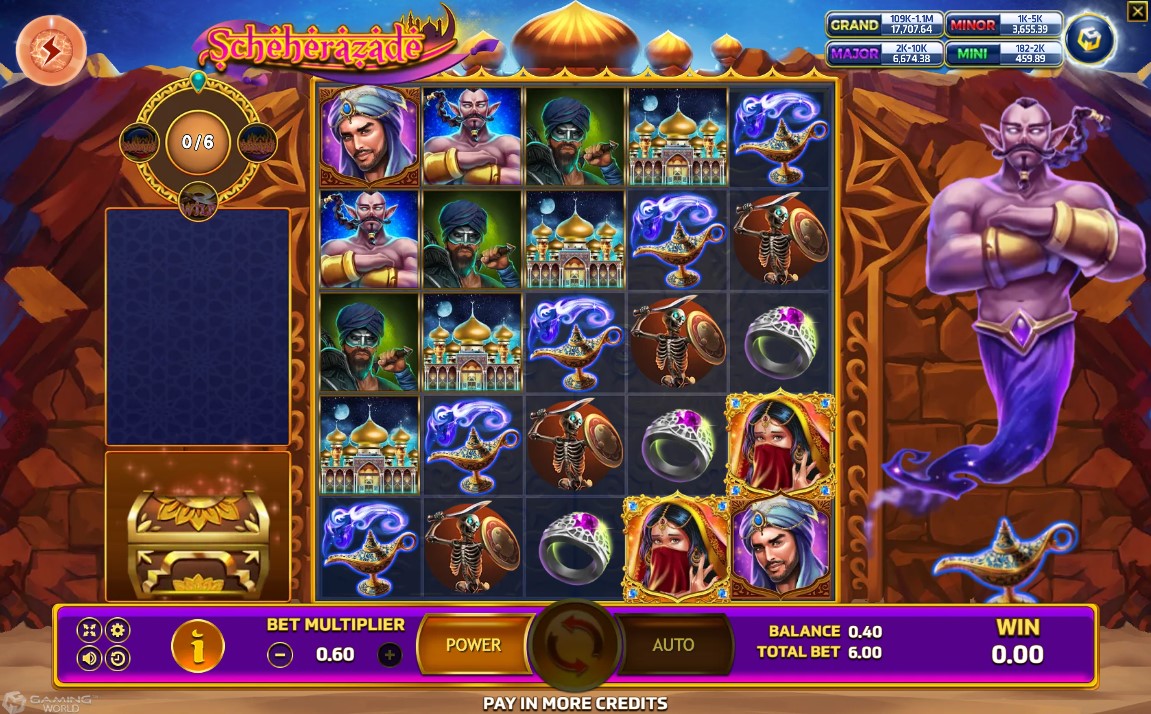Select the MAJOR jackpot panel

pos(885,53)
